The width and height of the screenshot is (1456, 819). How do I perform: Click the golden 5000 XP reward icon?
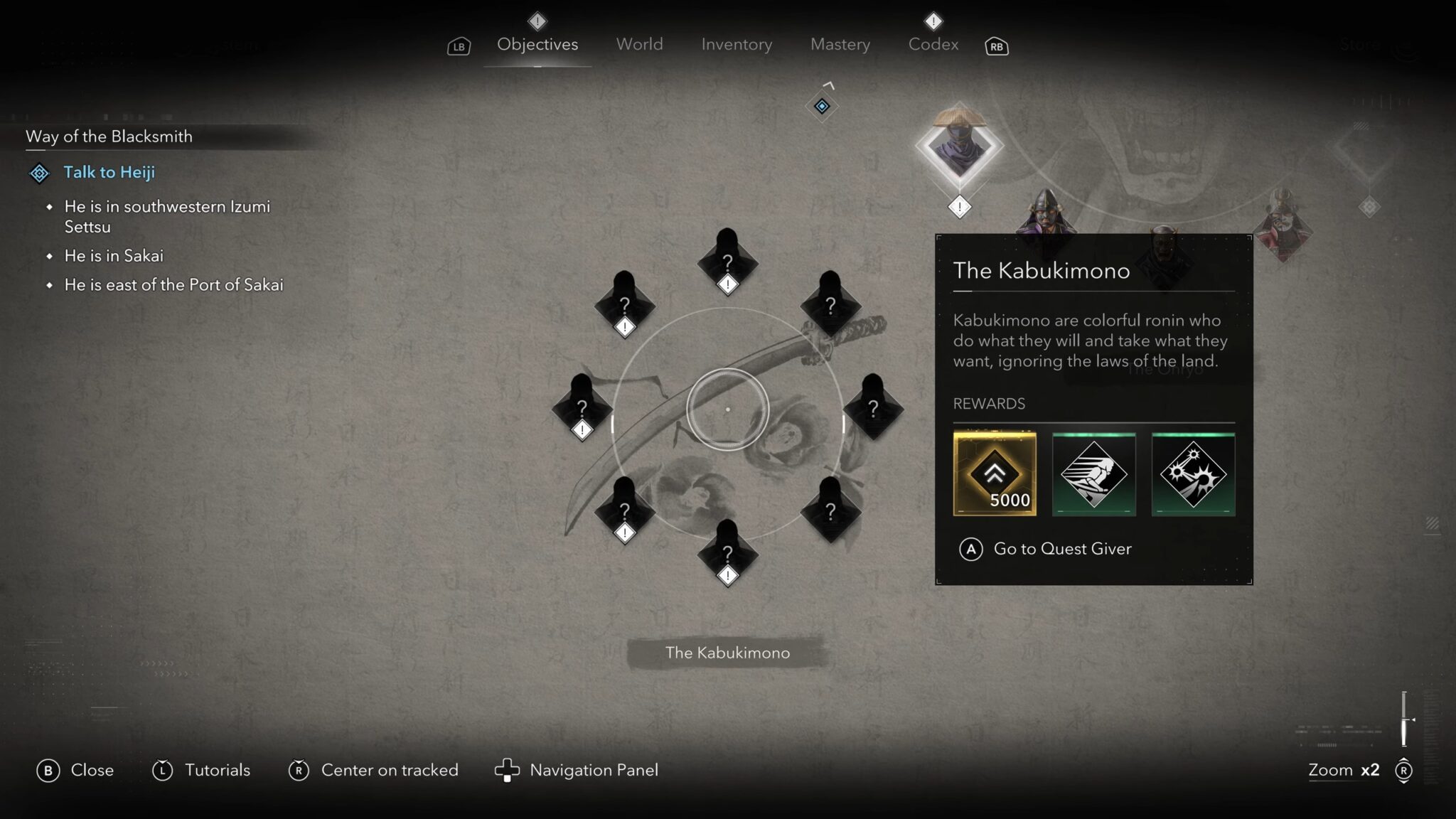coord(995,474)
